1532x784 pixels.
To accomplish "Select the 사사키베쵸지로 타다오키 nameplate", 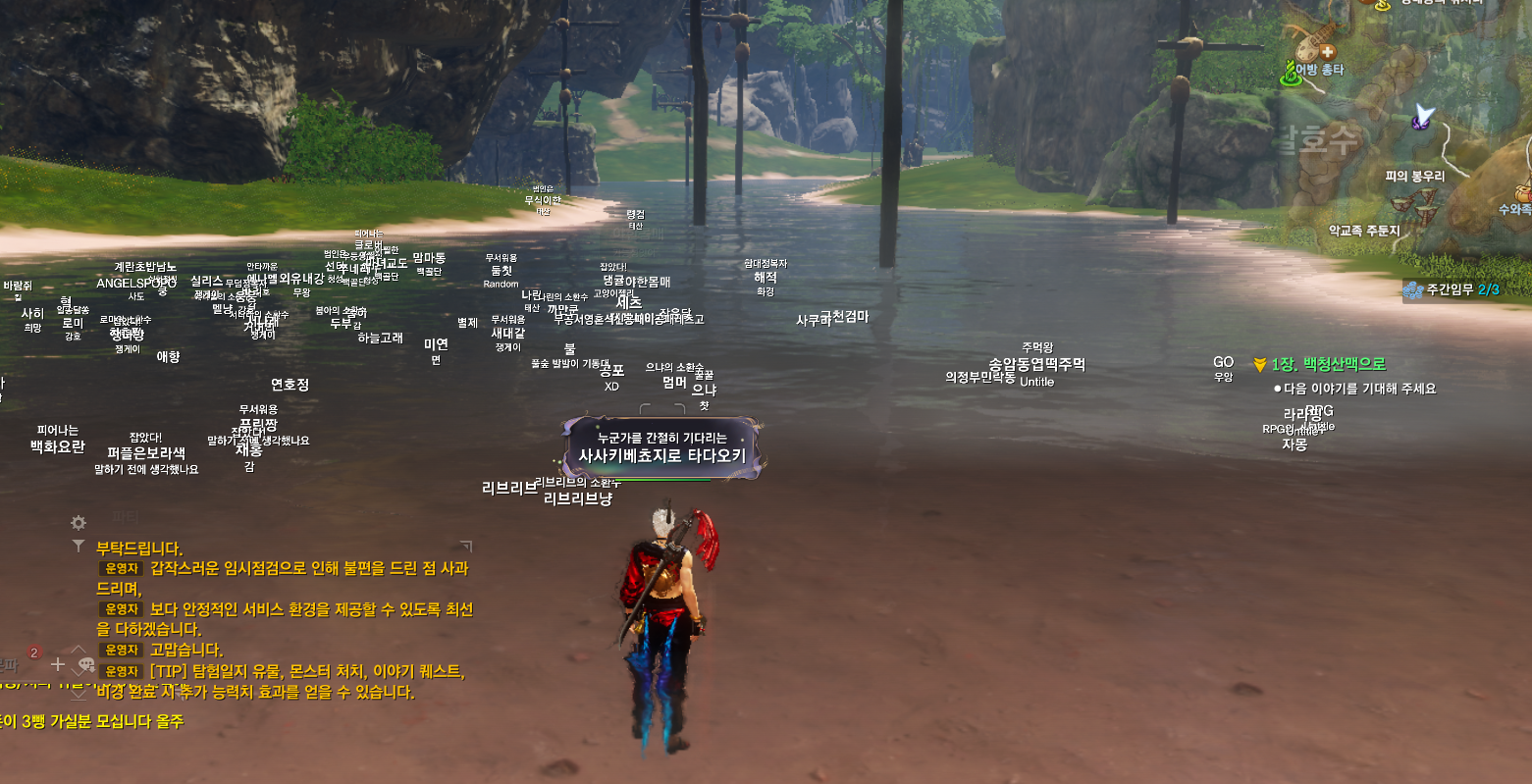I will (x=661, y=455).
